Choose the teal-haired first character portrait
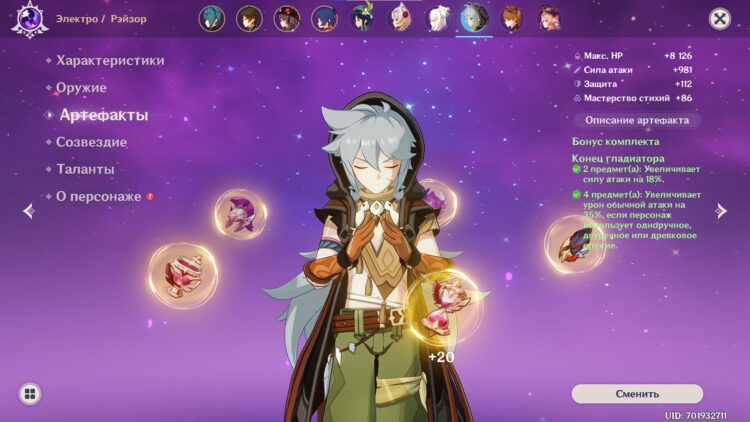 pyautogui.click(x=212, y=18)
